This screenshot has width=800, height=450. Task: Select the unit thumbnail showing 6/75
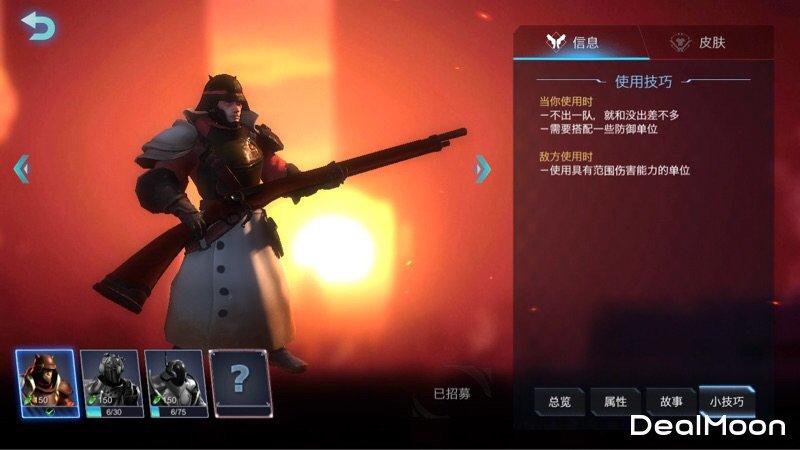pyautogui.click(x=175, y=383)
